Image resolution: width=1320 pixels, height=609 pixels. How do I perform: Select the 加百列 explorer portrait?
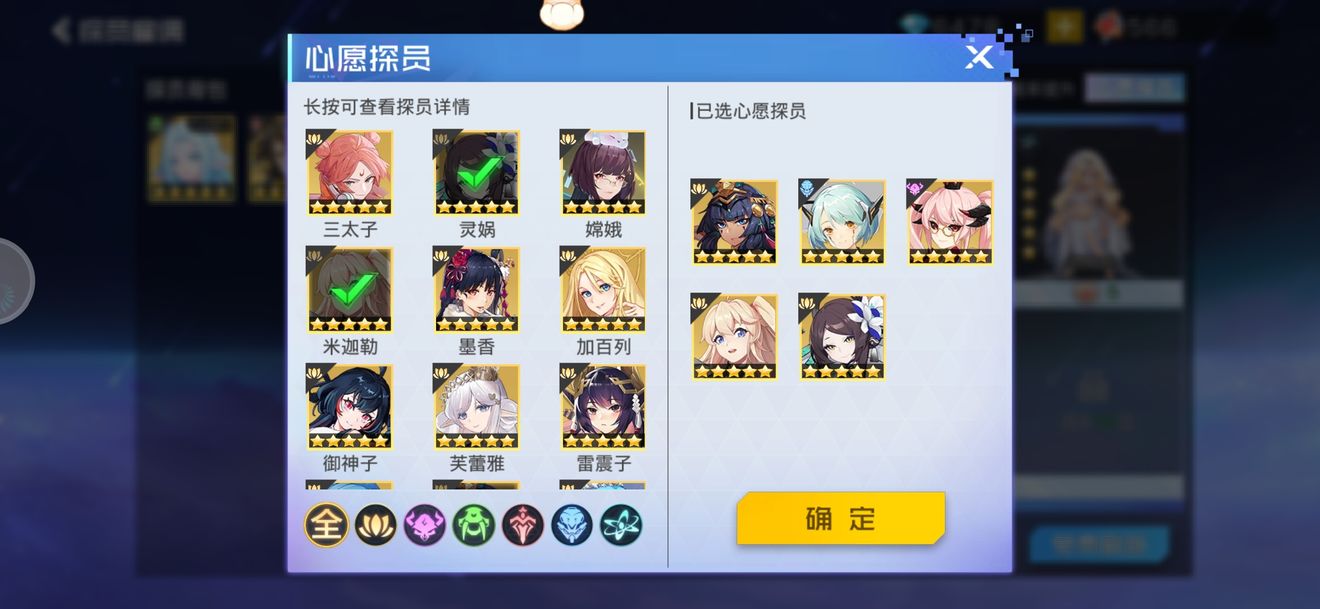pyautogui.click(x=603, y=289)
